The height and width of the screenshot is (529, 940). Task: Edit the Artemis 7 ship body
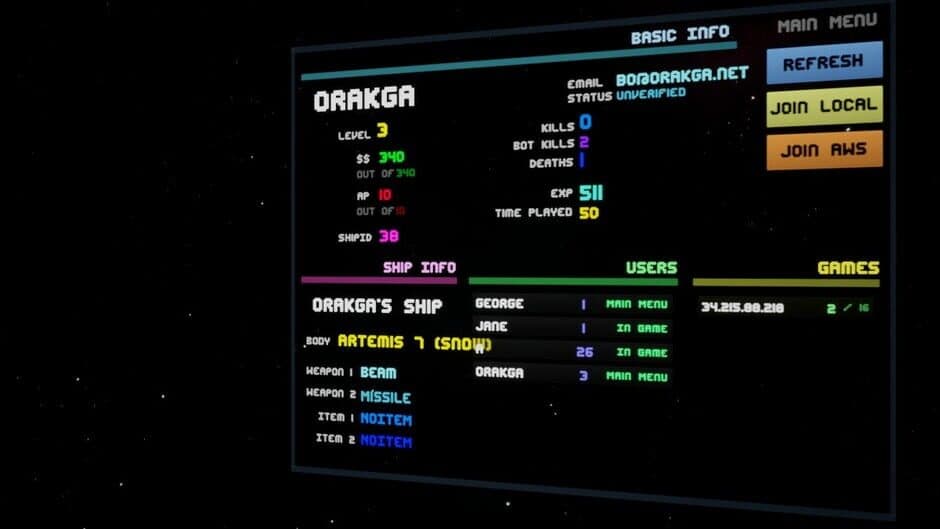(x=414, y=342)
